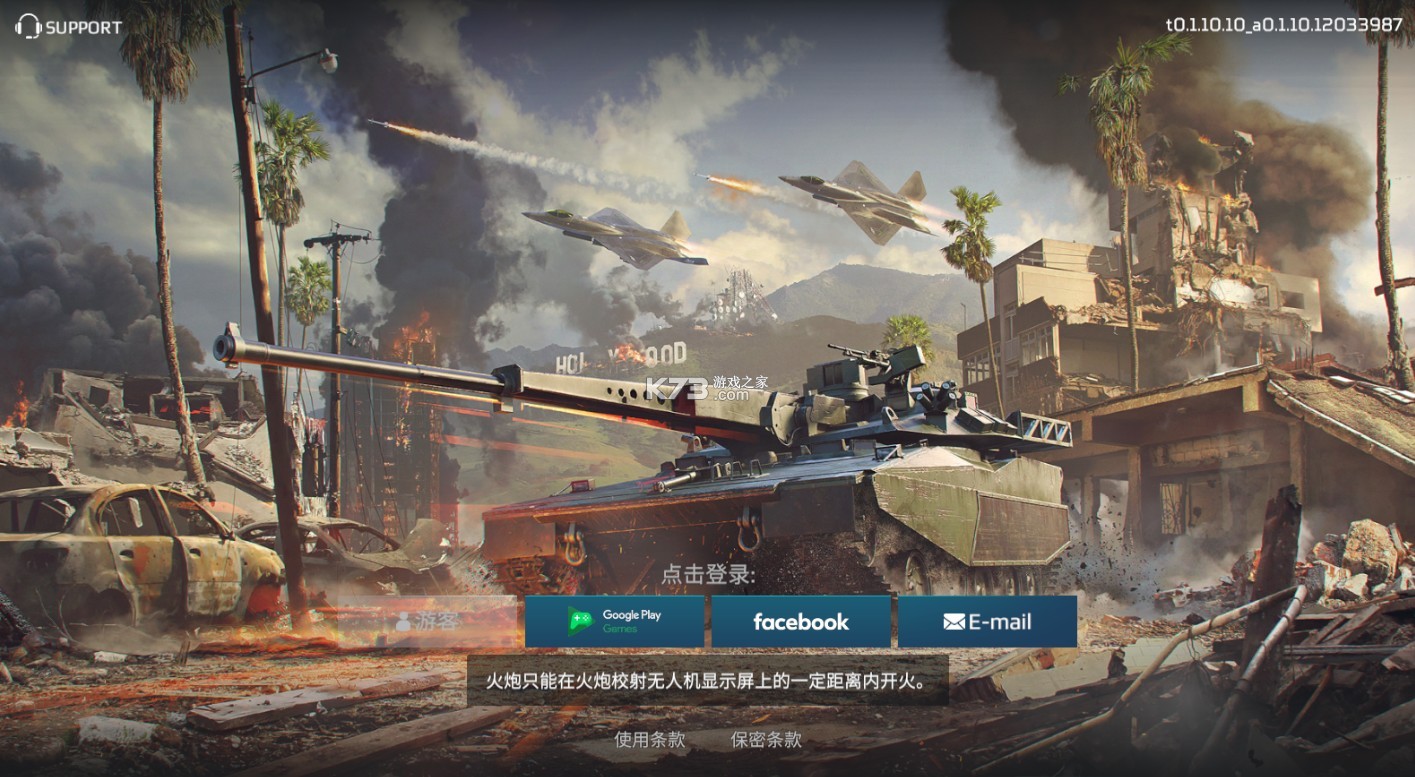Start Google Play Games sign-in

[614, 621]
